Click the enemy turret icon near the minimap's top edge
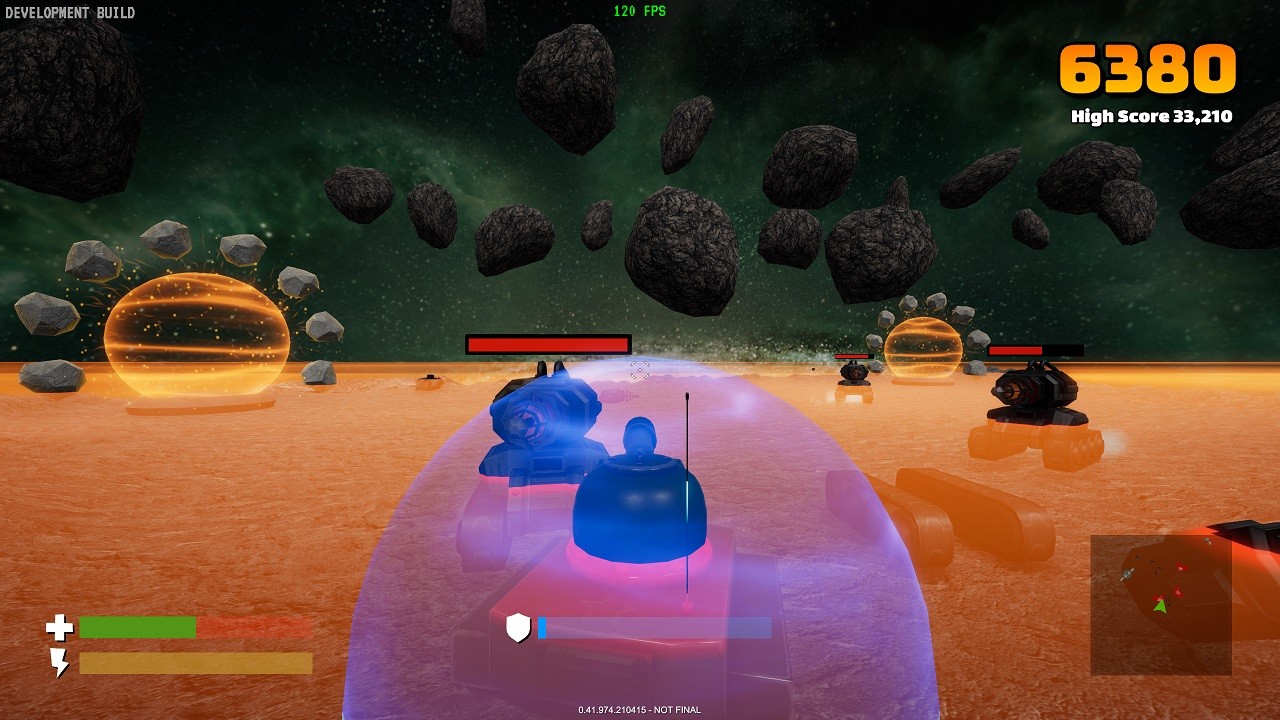1280x720 pixels. click(1206, 540)
